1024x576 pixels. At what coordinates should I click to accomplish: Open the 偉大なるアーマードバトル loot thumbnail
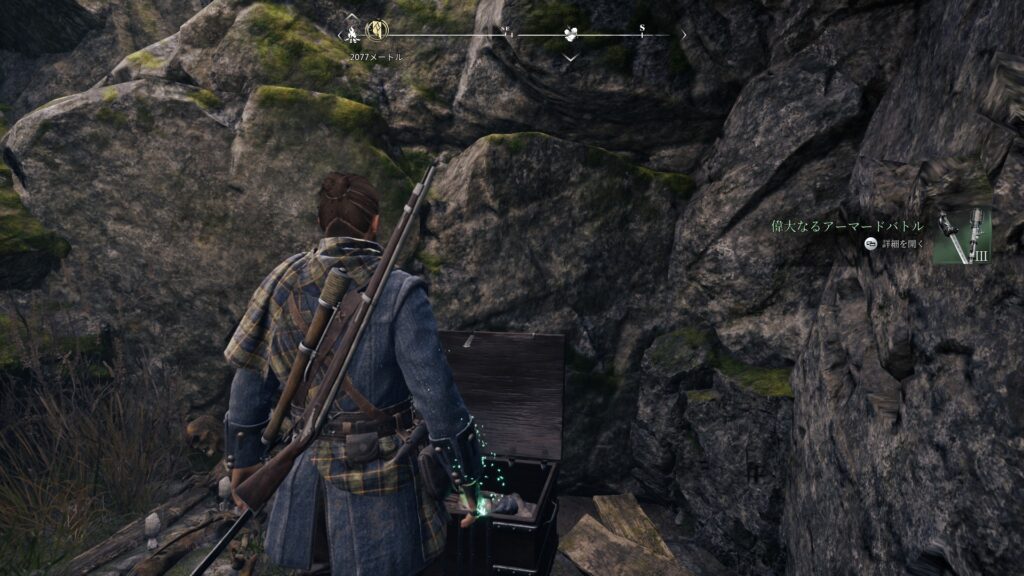coord(962,236)
